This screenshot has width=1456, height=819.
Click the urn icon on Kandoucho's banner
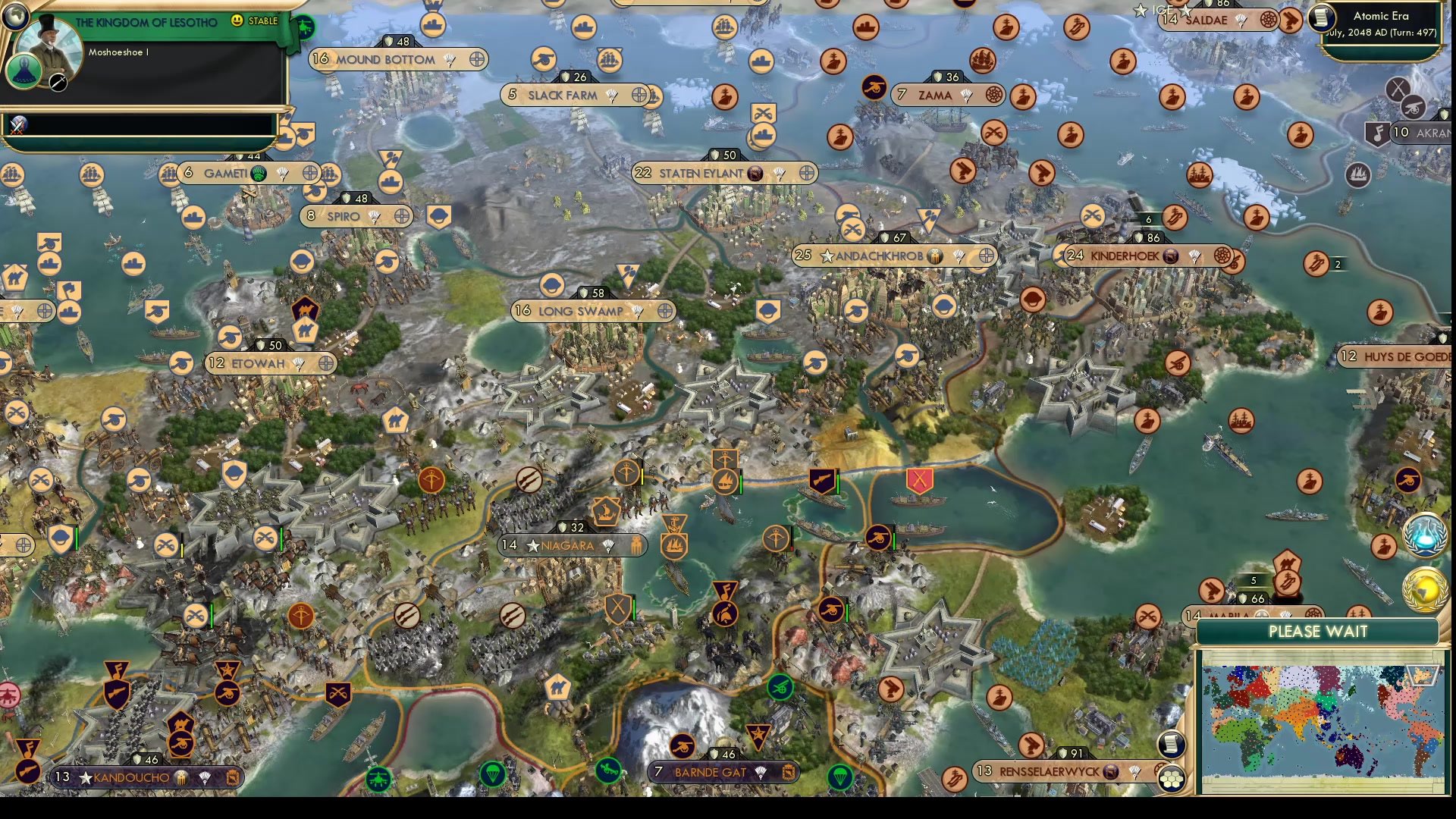tap(180, 778)
